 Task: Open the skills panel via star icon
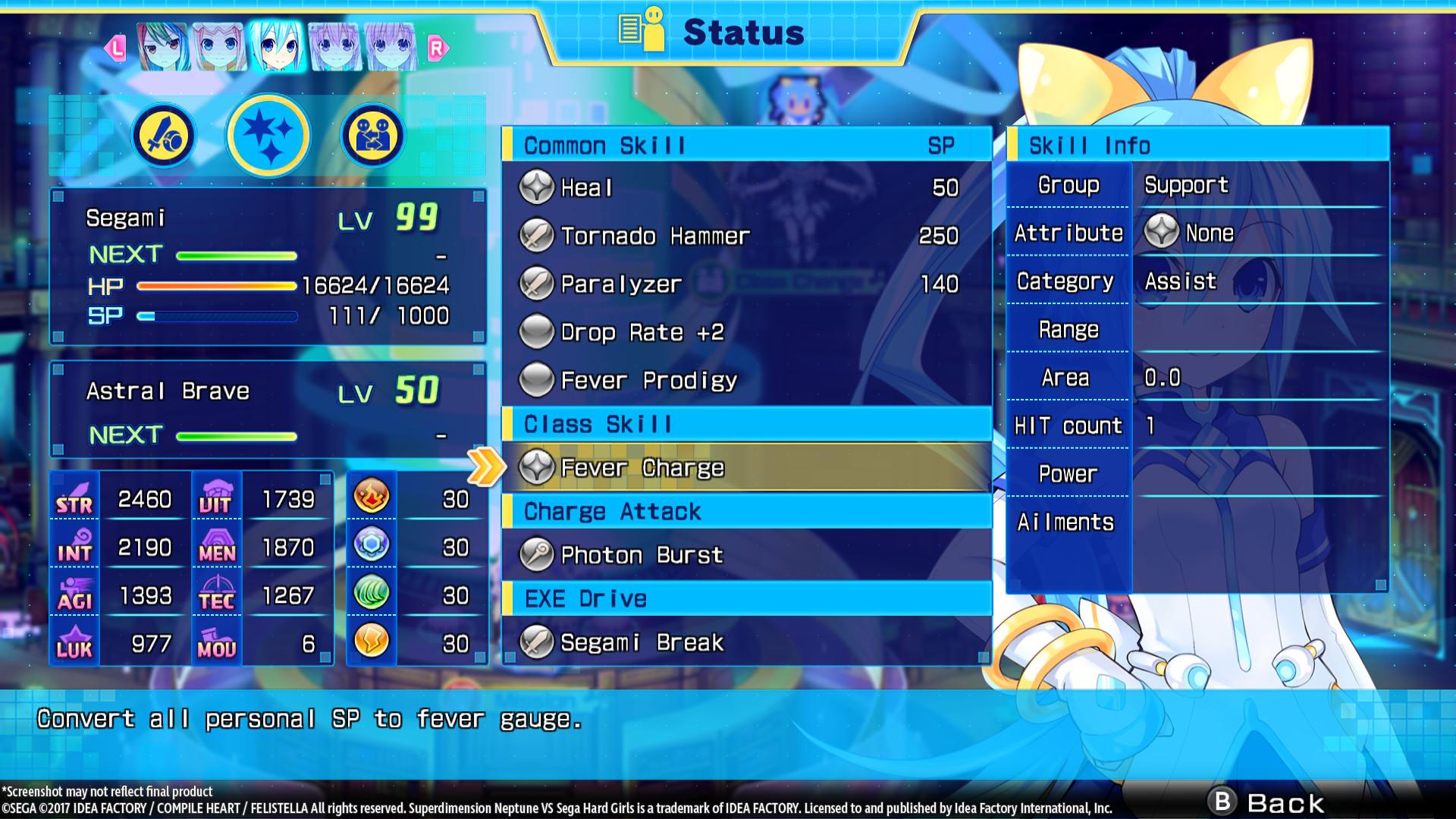(x=268, y=134)
